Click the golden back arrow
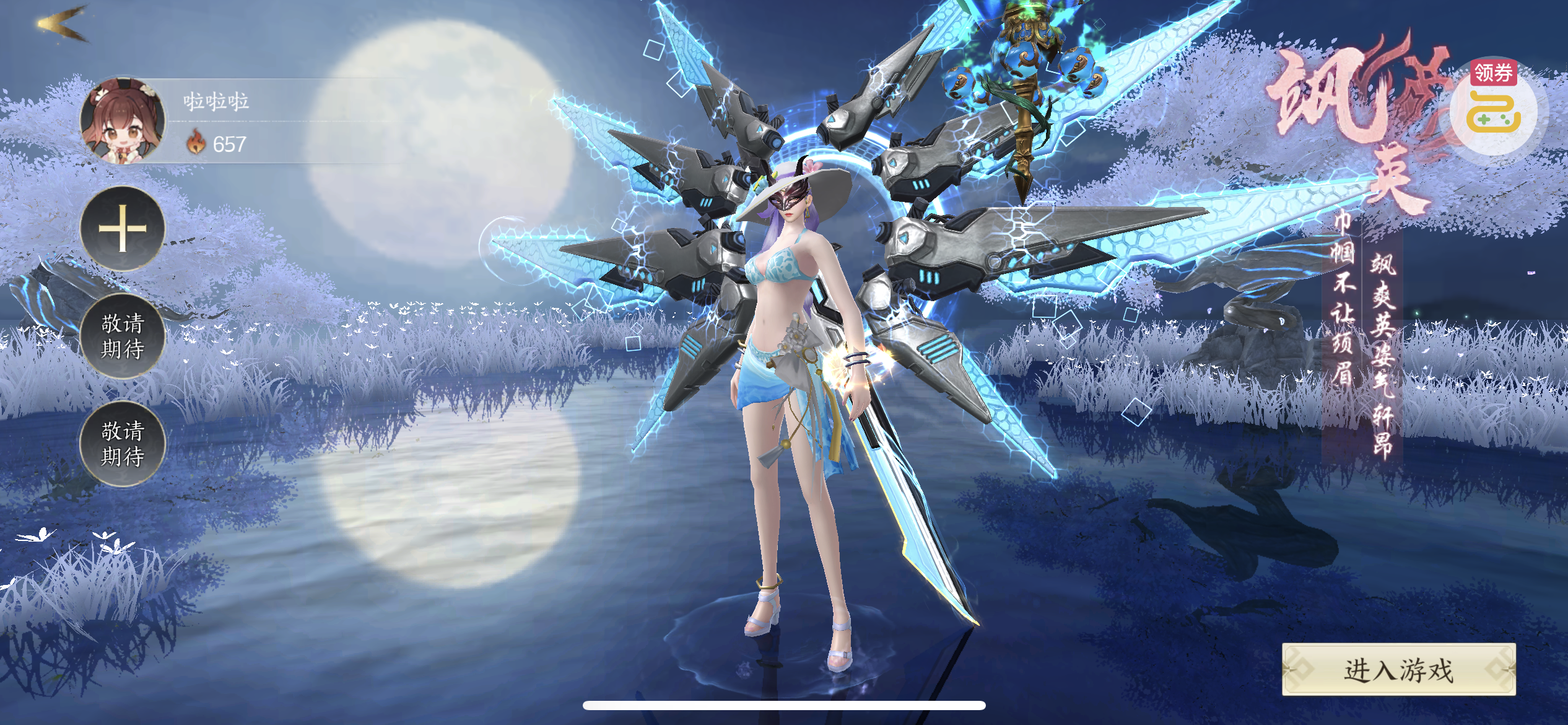The height and width of the screenshot is (725, 1568). 62,25
